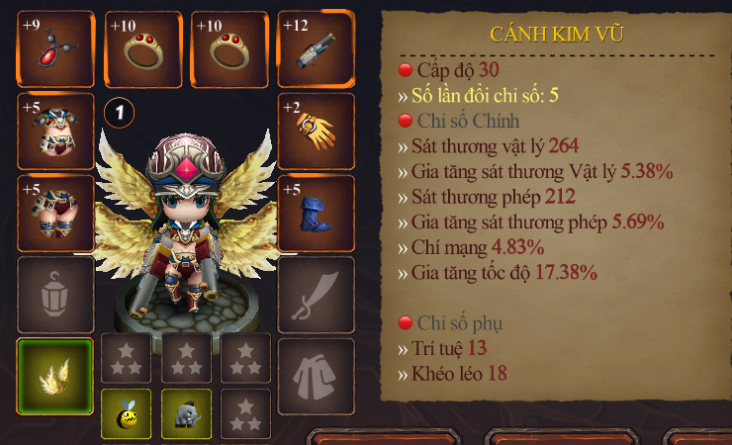Pick the yellow bee pet slot
Viewport: 732px width, 445px height.
click(x=126, y=413)
